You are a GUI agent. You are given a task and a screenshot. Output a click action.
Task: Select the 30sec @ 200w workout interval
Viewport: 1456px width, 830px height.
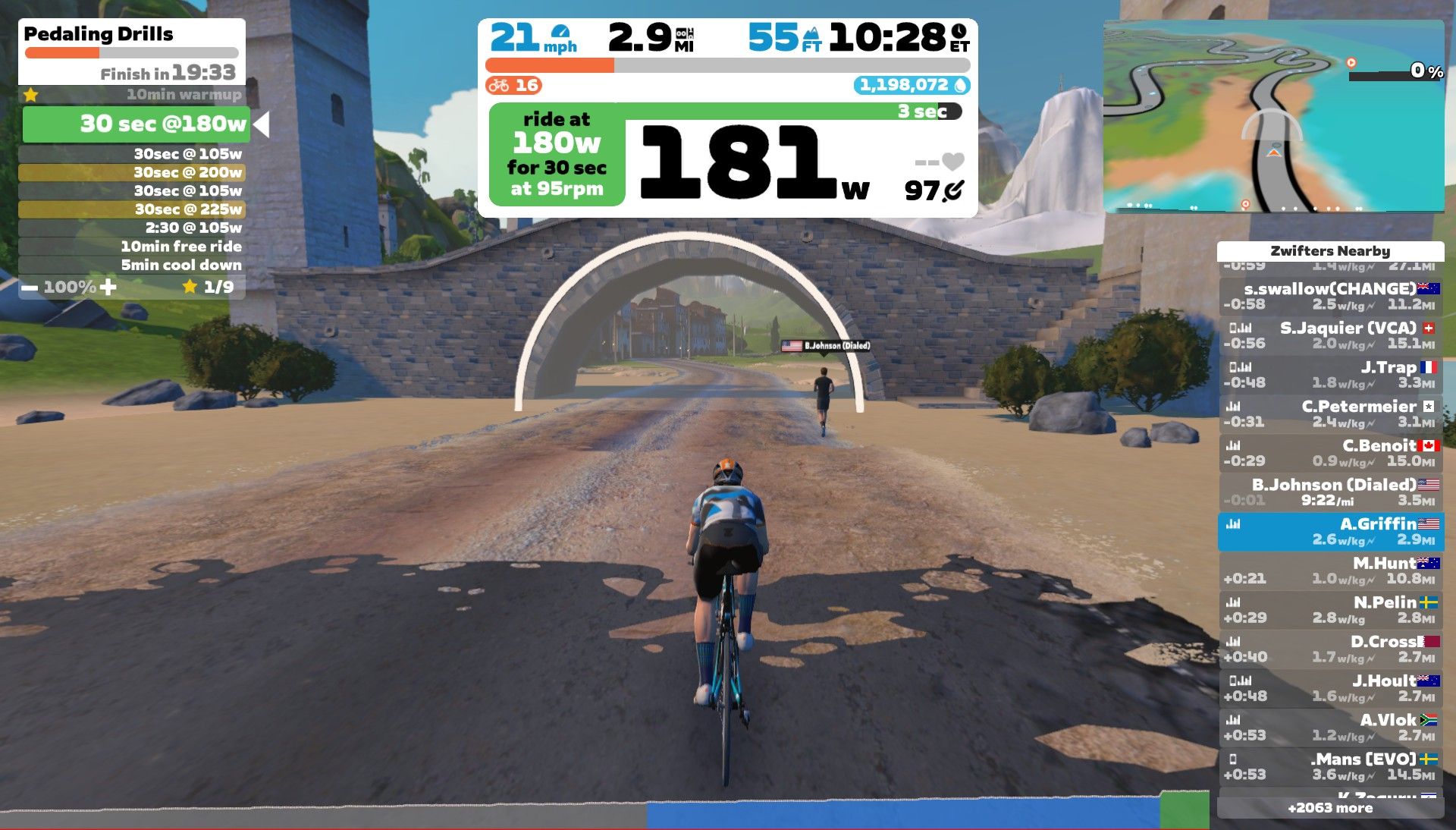coord(132,172)
